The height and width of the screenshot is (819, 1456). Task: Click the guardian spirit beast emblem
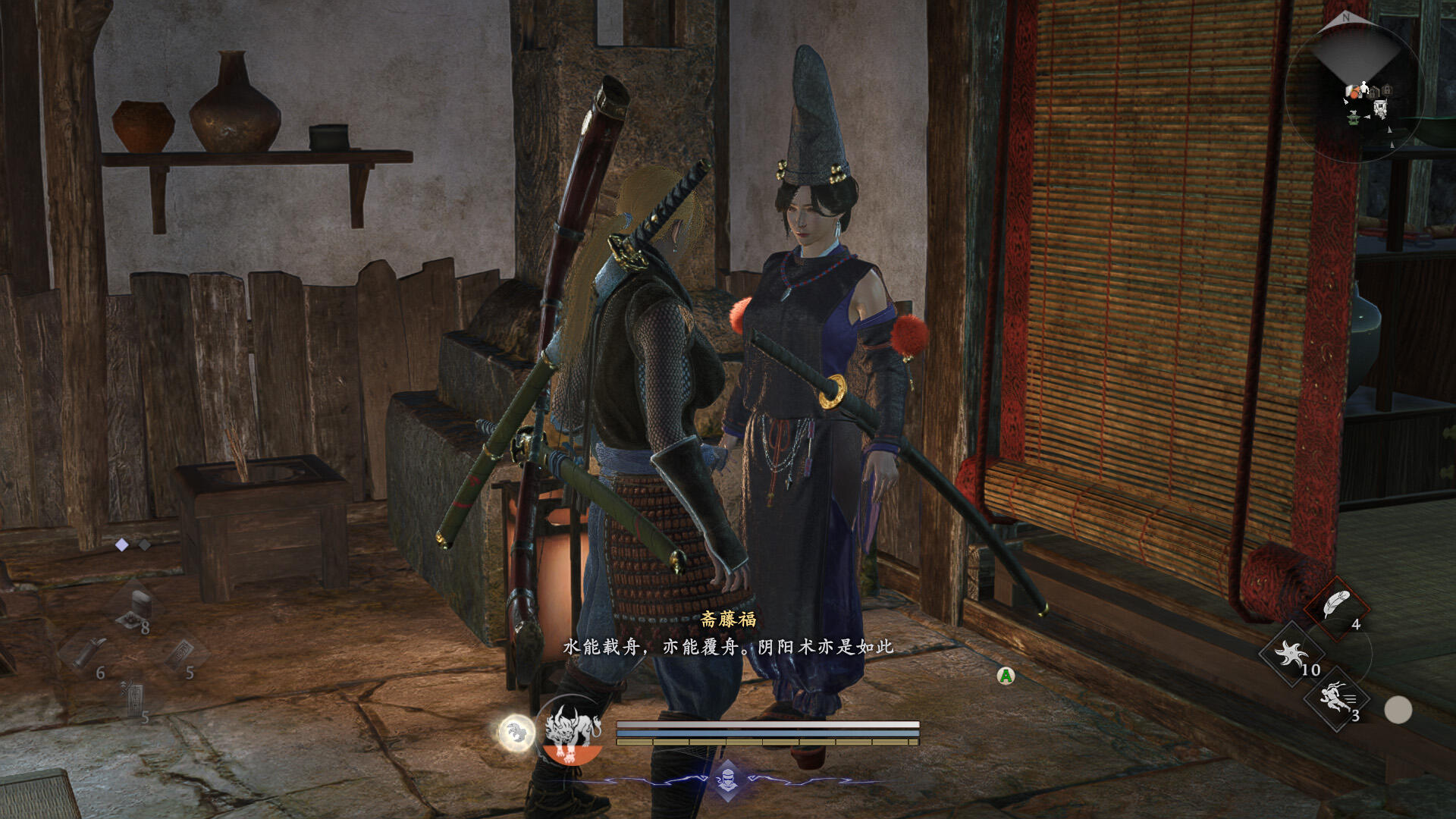coord(573,730)
